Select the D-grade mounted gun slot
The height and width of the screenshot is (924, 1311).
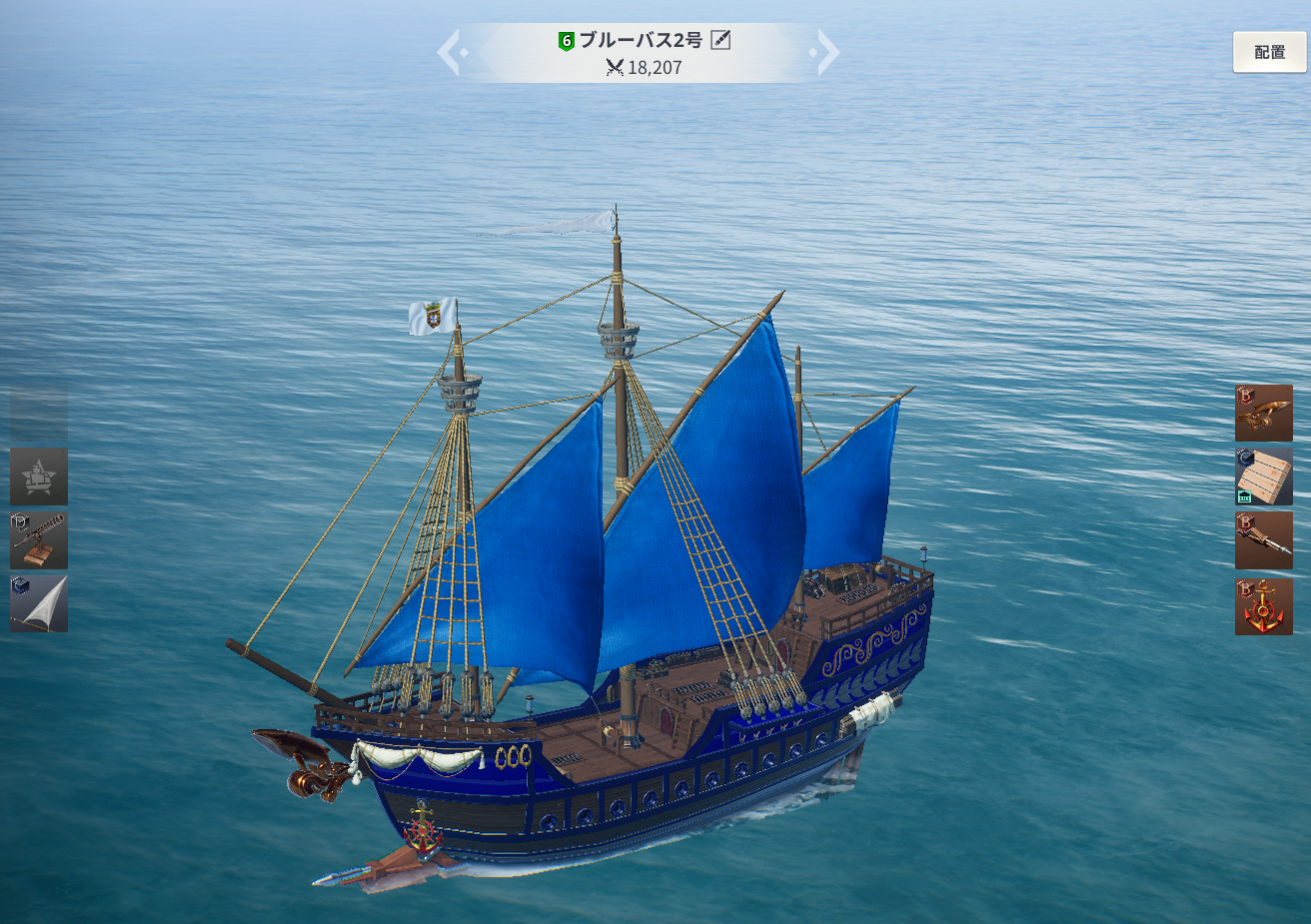(39, 540)
